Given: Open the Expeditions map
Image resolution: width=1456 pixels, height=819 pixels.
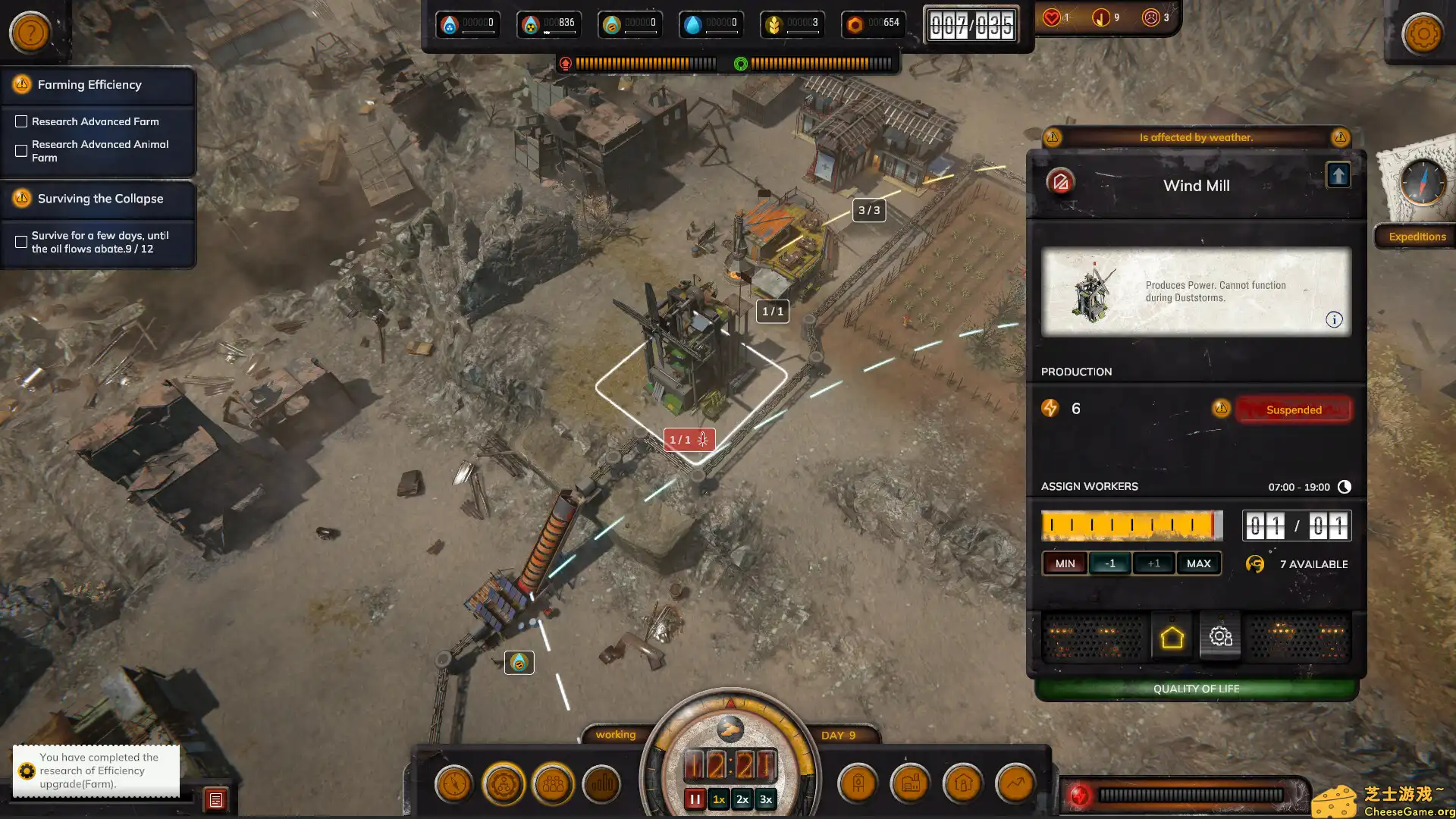Looking at the screenshot, I should point(1417,237).
